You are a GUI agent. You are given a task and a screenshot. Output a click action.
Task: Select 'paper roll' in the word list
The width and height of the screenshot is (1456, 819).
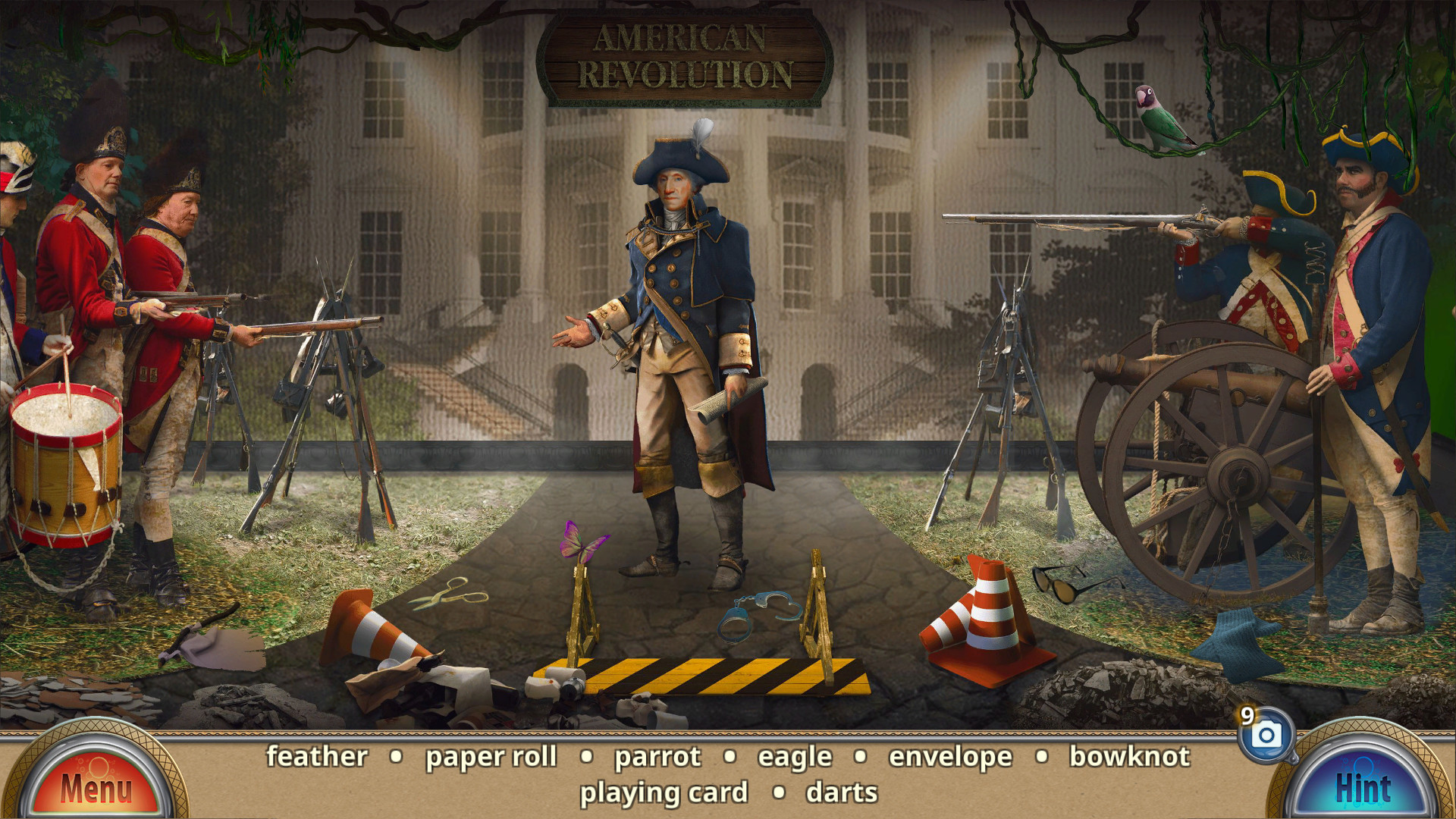coord(492,756)
